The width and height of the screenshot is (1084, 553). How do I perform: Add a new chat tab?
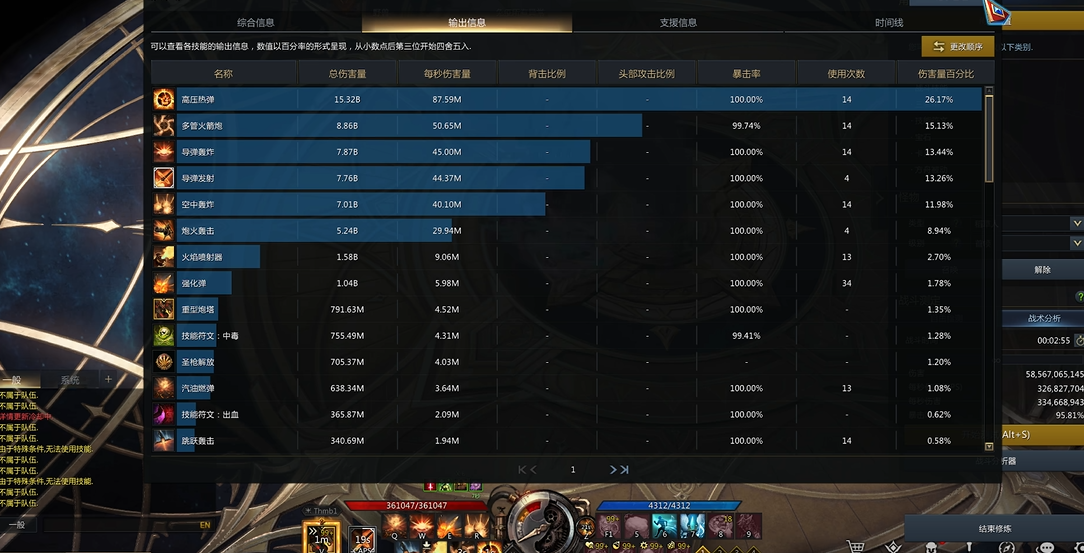[108, 380]
